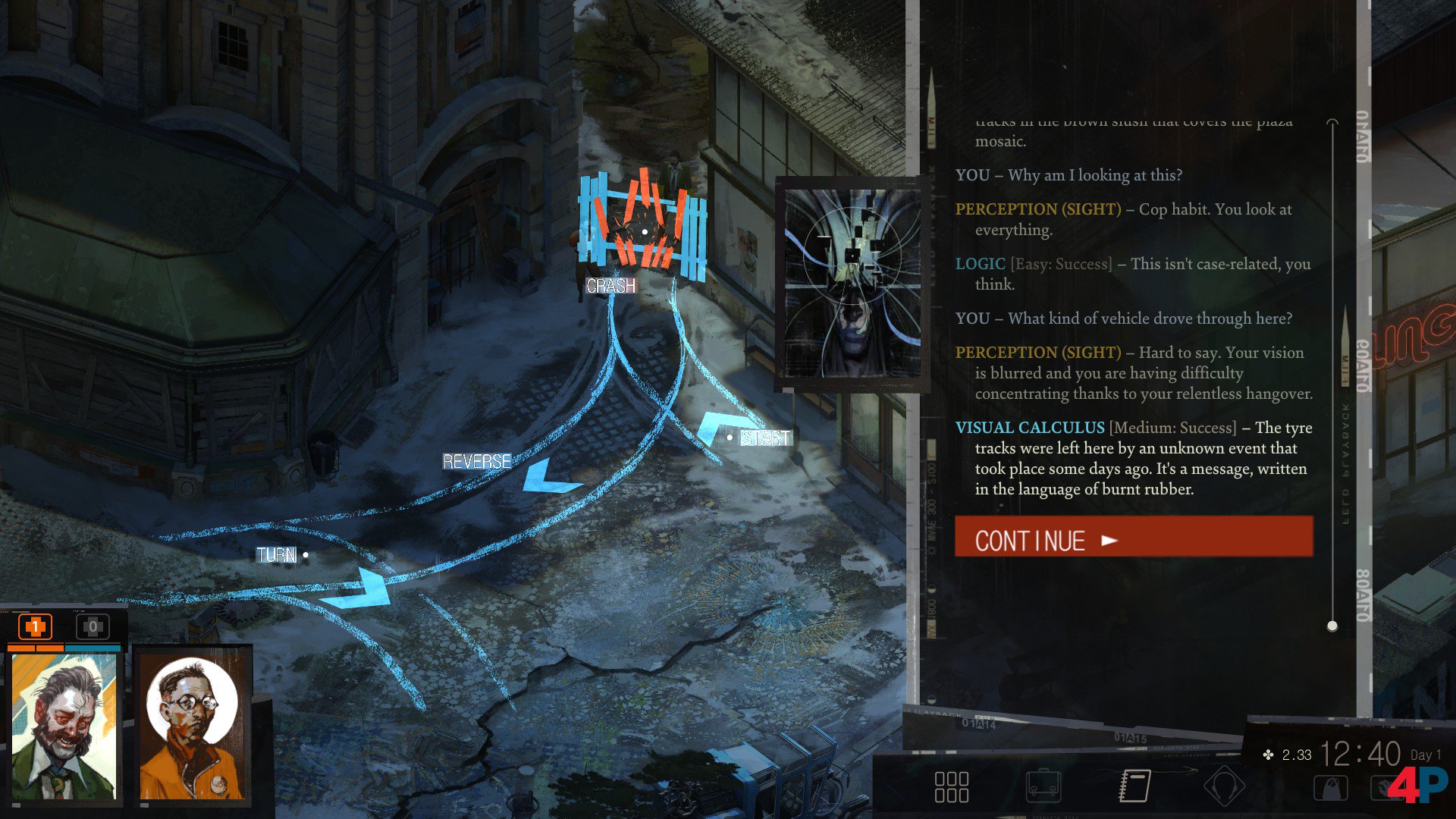
Task: Select the portrait of the partner with glasses
Action: click(193, 726)
